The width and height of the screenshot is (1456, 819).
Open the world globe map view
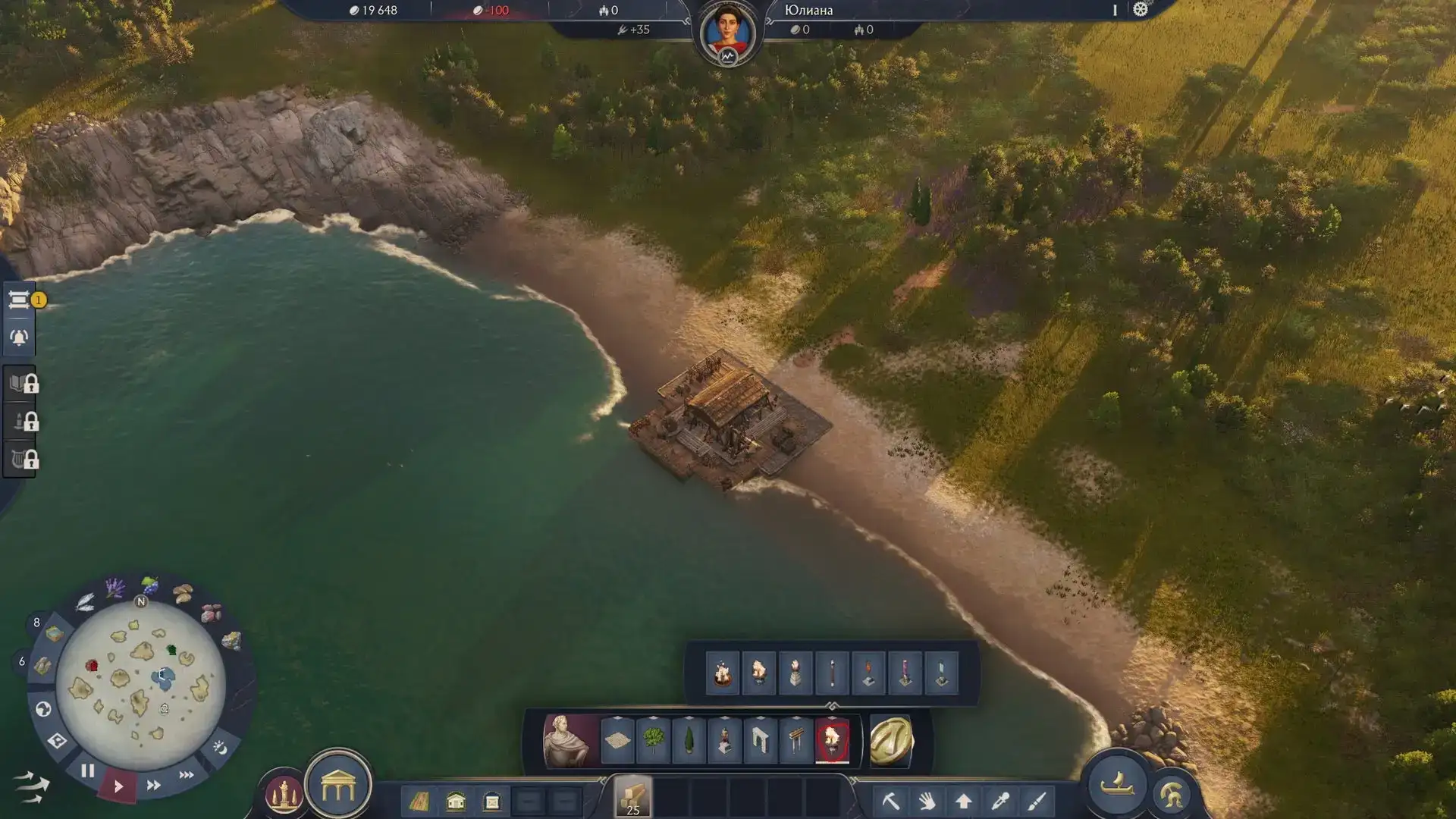[x=43, y=709]
